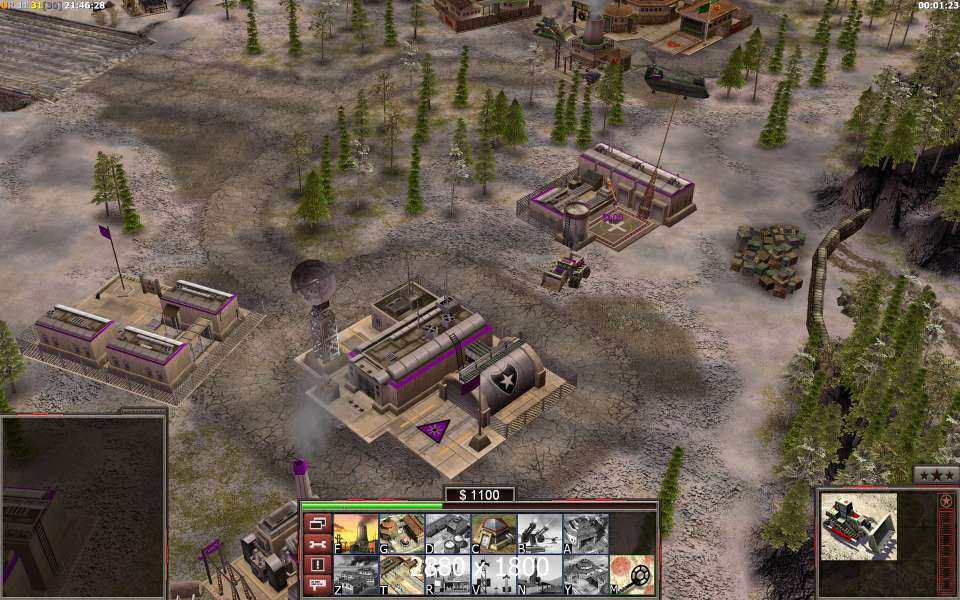The height and width of the screenshot is (600, 960).
Task: Activate the mine detector command marked M
Action: coord(632,575)
